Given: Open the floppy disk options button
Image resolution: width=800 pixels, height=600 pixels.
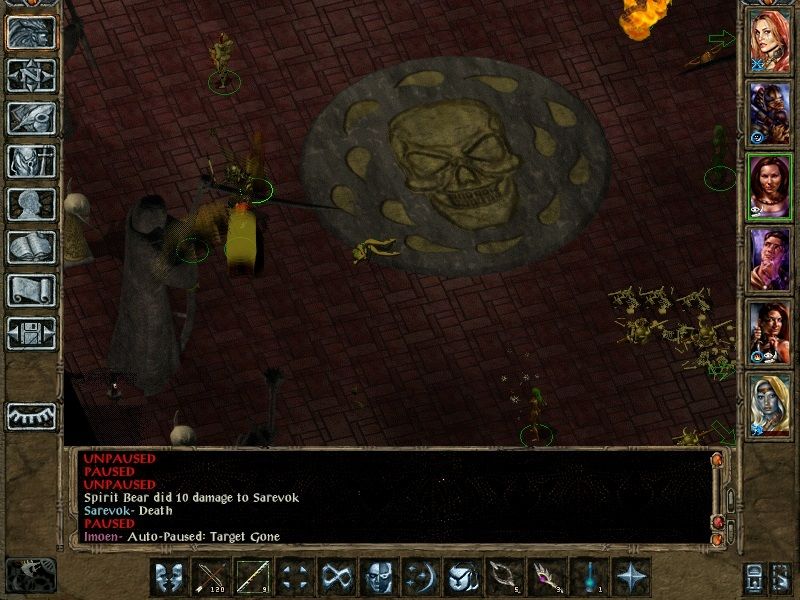Looking at the screenshot, I should coord(31,333).
